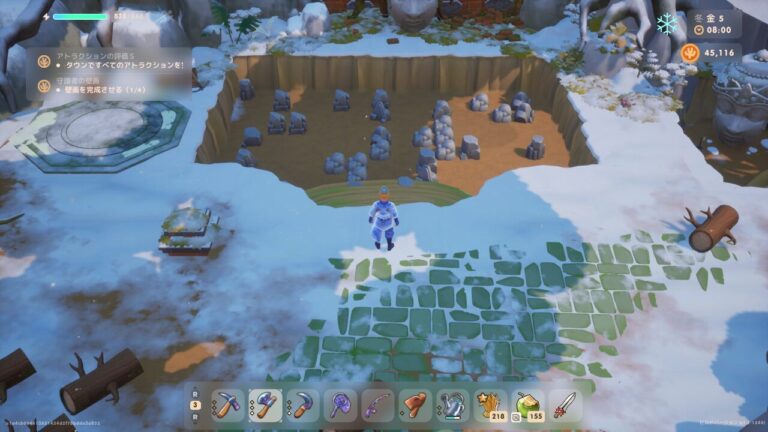Select the axe in the hotbar
The image size is (768, 432).
(x=265, y=405)
